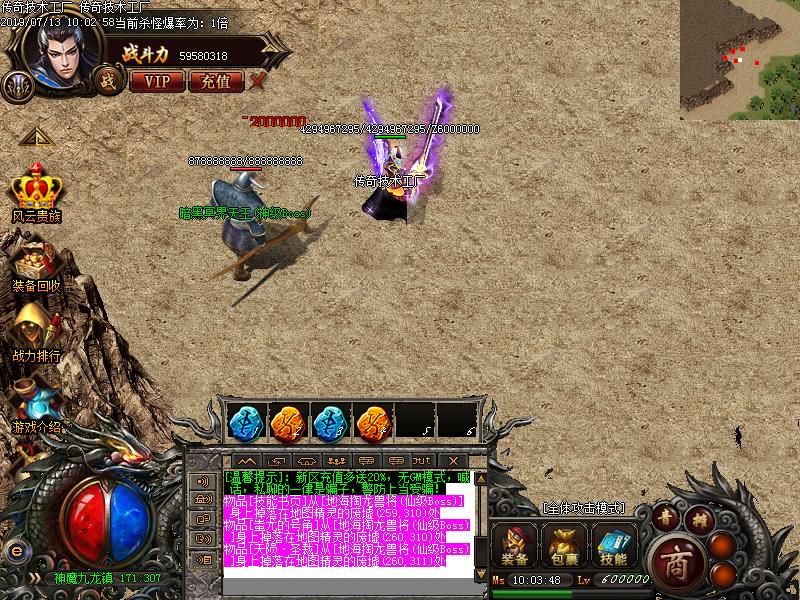Use the blue rune in hotbar slot 3
Image resolution: width=800 pixels, height=600 pixels.
point(330,421)
